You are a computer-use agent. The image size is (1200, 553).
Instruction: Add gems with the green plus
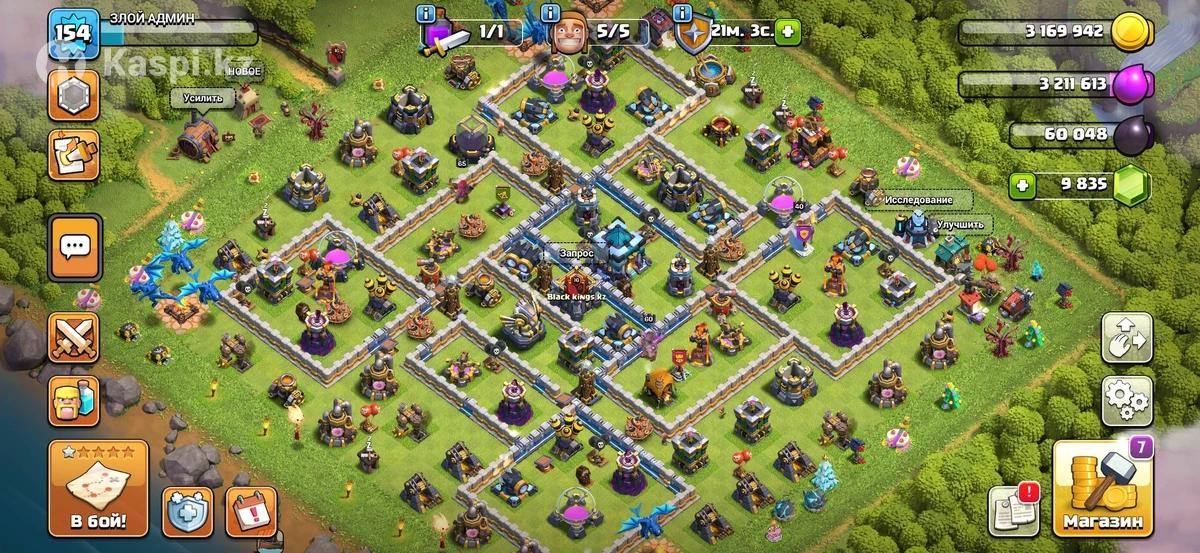tap(1021, 184)
